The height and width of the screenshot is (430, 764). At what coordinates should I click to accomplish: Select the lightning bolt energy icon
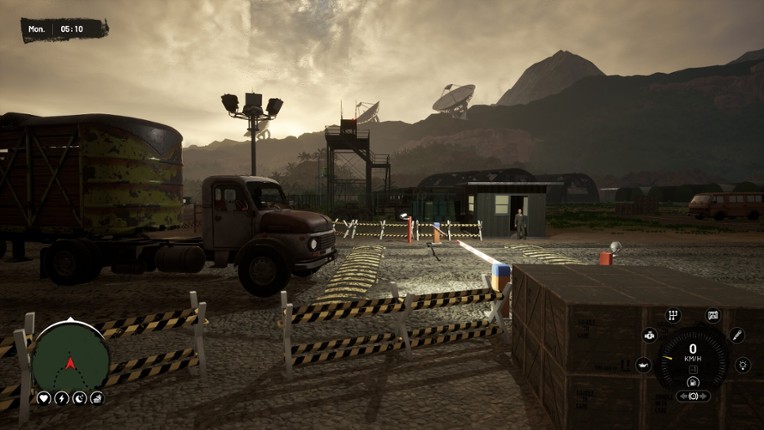click(61, 398)
